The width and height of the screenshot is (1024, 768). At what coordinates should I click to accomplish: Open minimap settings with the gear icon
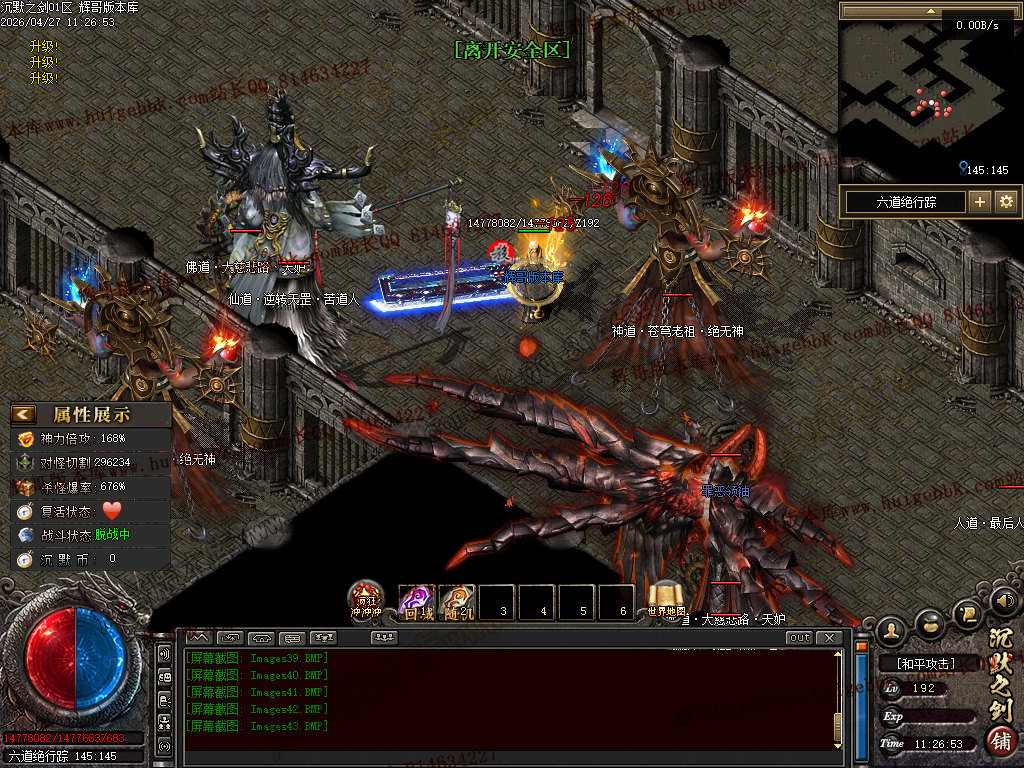tap(1006, 202)
